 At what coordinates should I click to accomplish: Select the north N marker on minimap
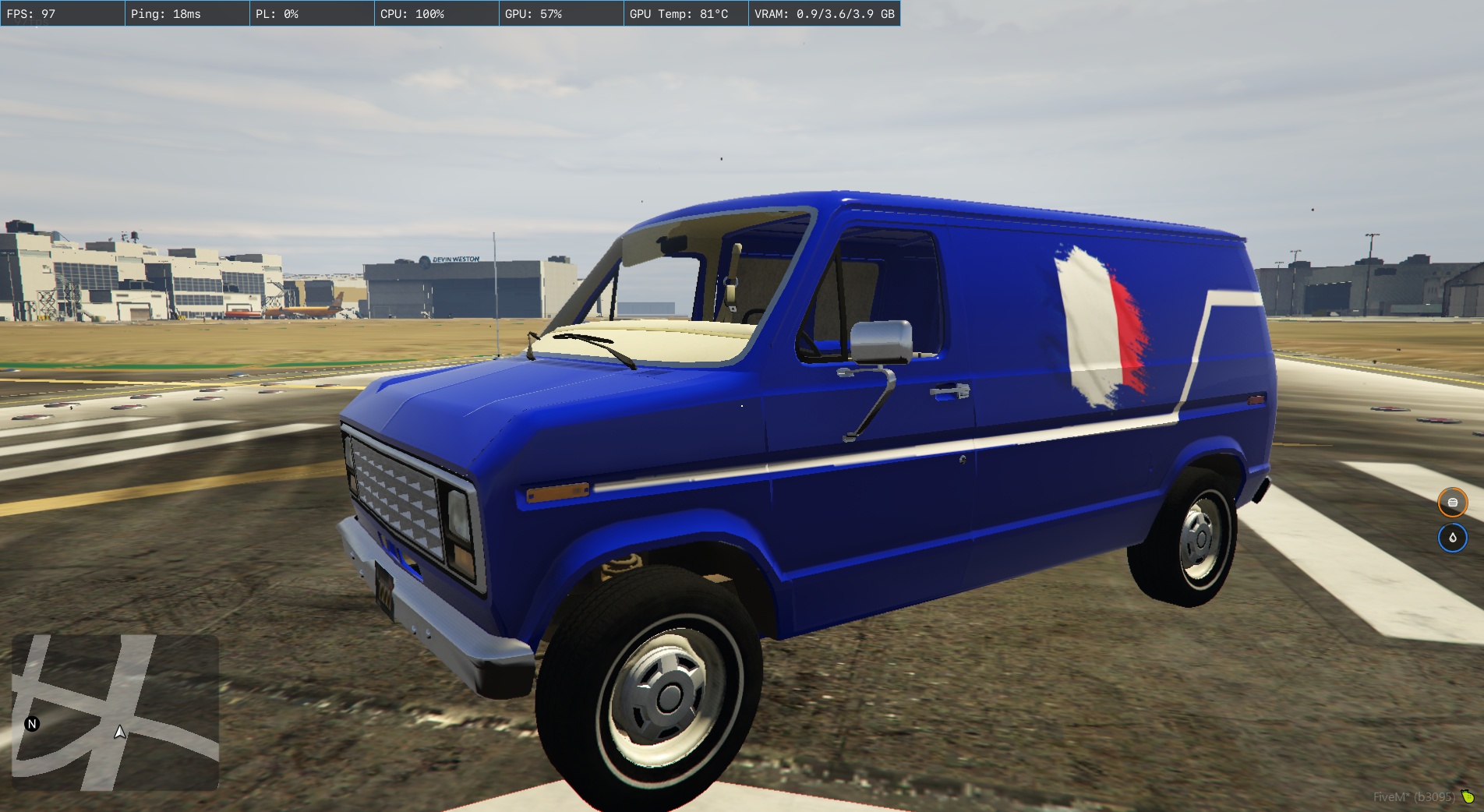[32, 724]
